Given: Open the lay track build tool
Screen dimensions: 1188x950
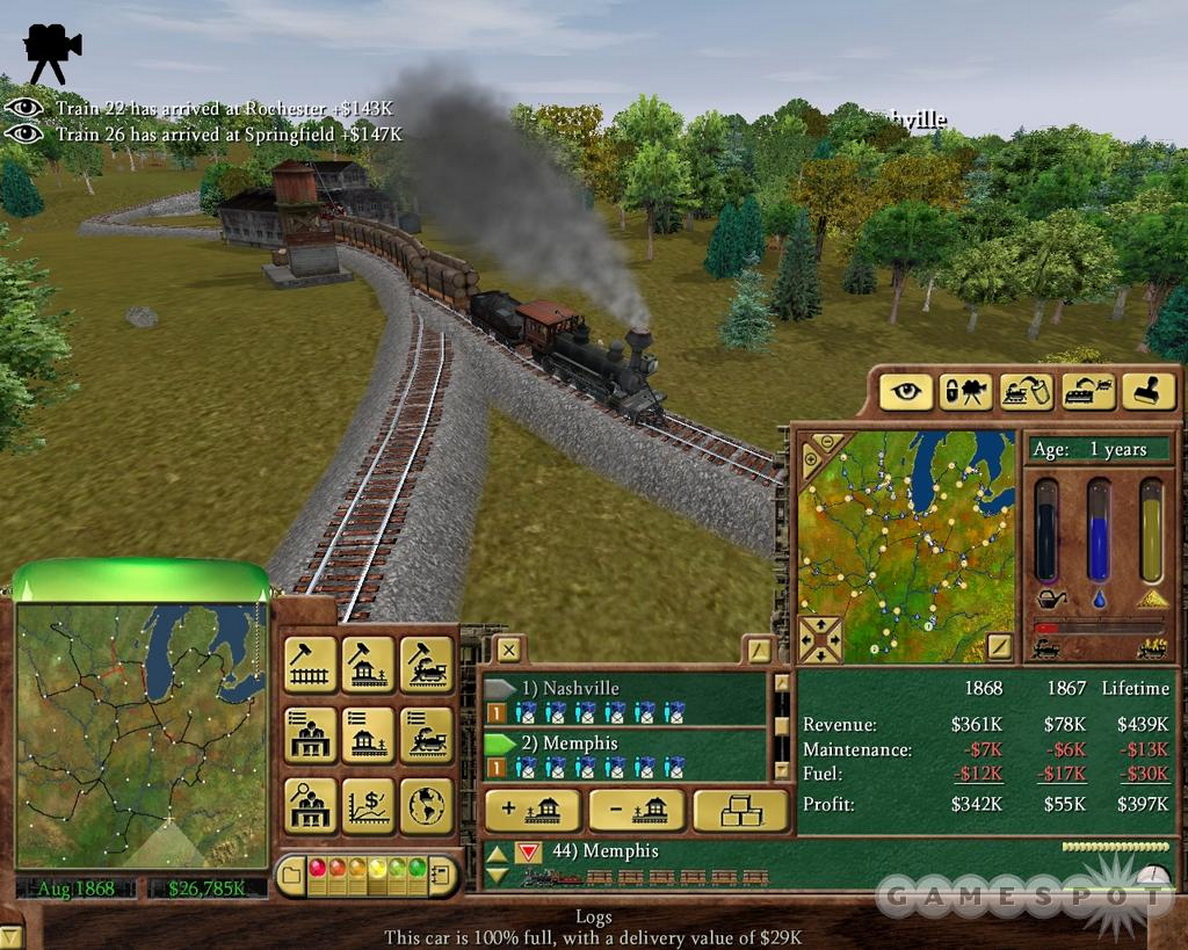Looking at the screenshot, I should [311, 663].
